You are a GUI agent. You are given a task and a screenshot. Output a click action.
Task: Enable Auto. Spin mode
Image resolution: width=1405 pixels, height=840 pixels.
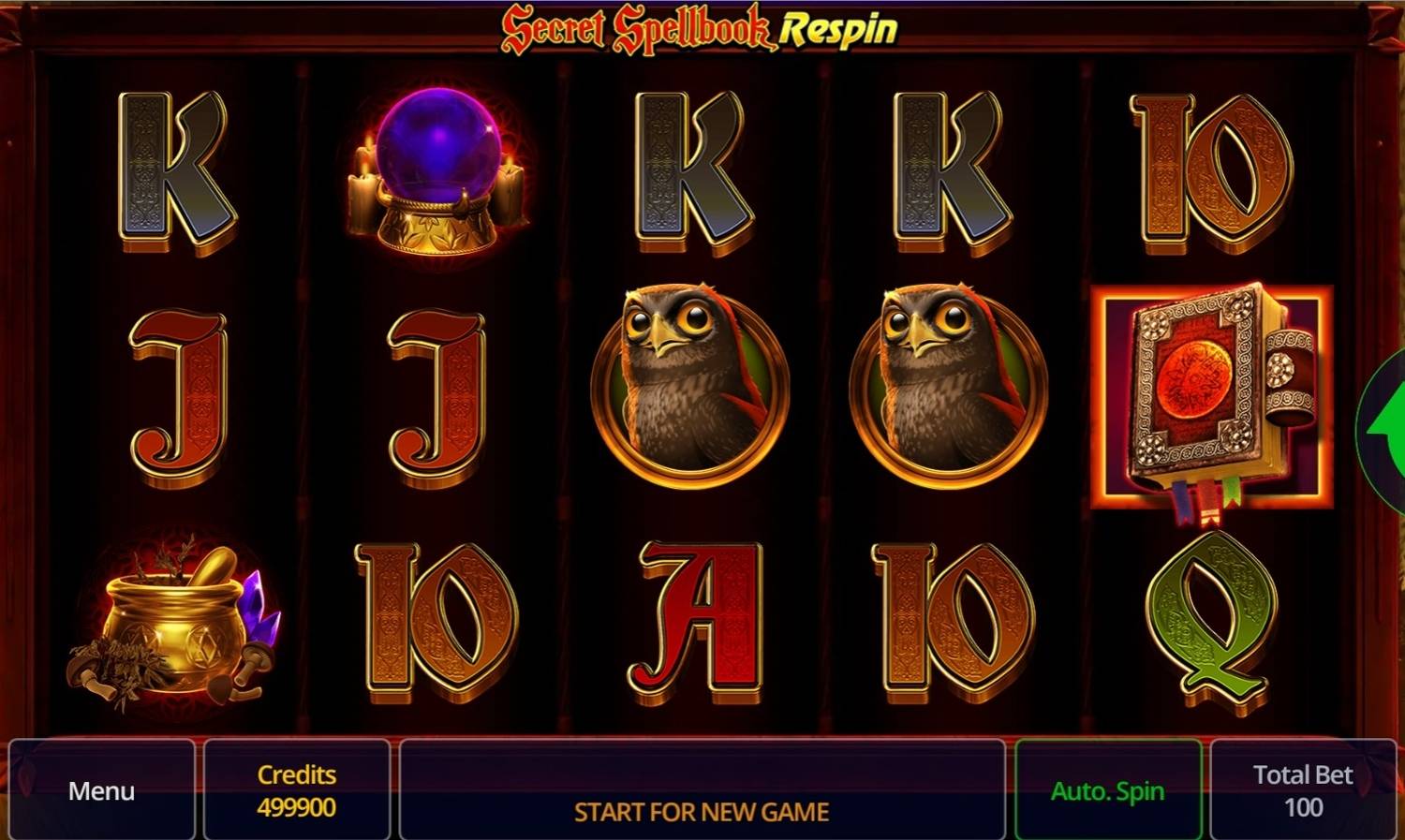pos(1109,789)
